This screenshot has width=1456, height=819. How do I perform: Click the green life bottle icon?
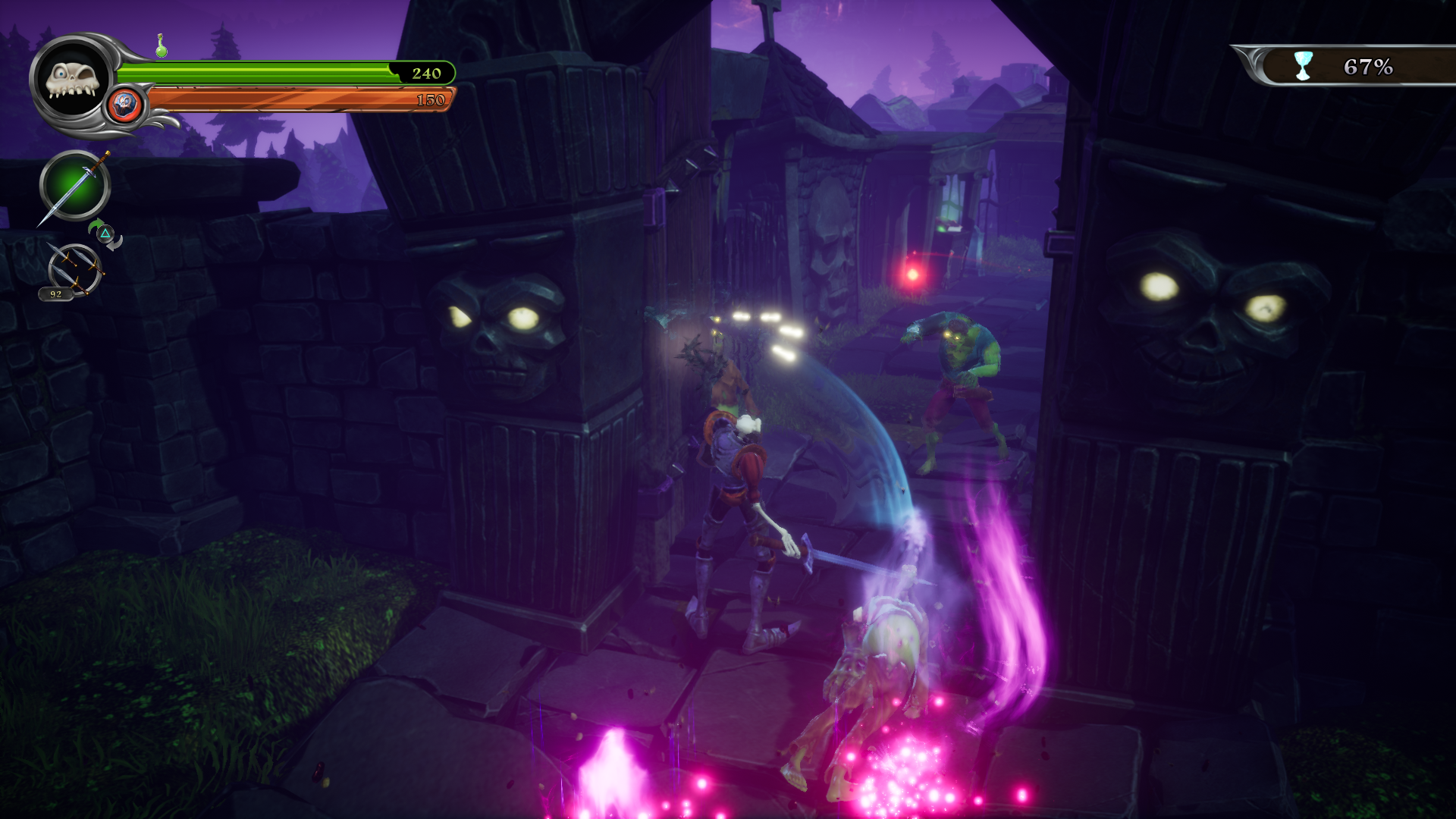(x=161, y=46)
